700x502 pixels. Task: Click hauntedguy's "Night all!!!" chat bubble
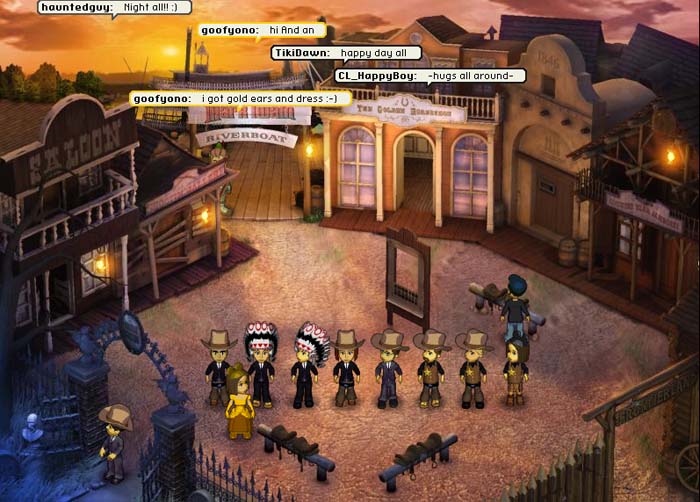click(114, 8)
